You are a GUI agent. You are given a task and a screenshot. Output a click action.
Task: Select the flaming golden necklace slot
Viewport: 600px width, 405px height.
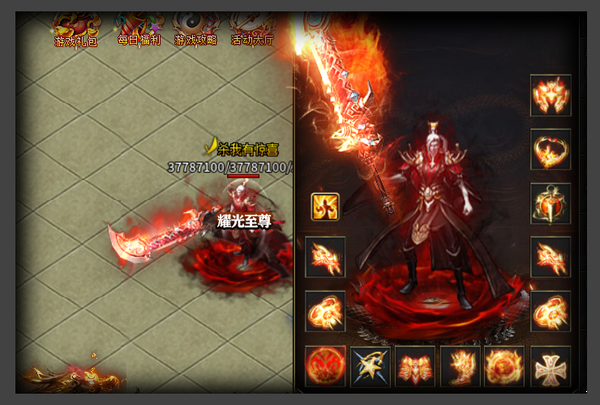point(550,149)
